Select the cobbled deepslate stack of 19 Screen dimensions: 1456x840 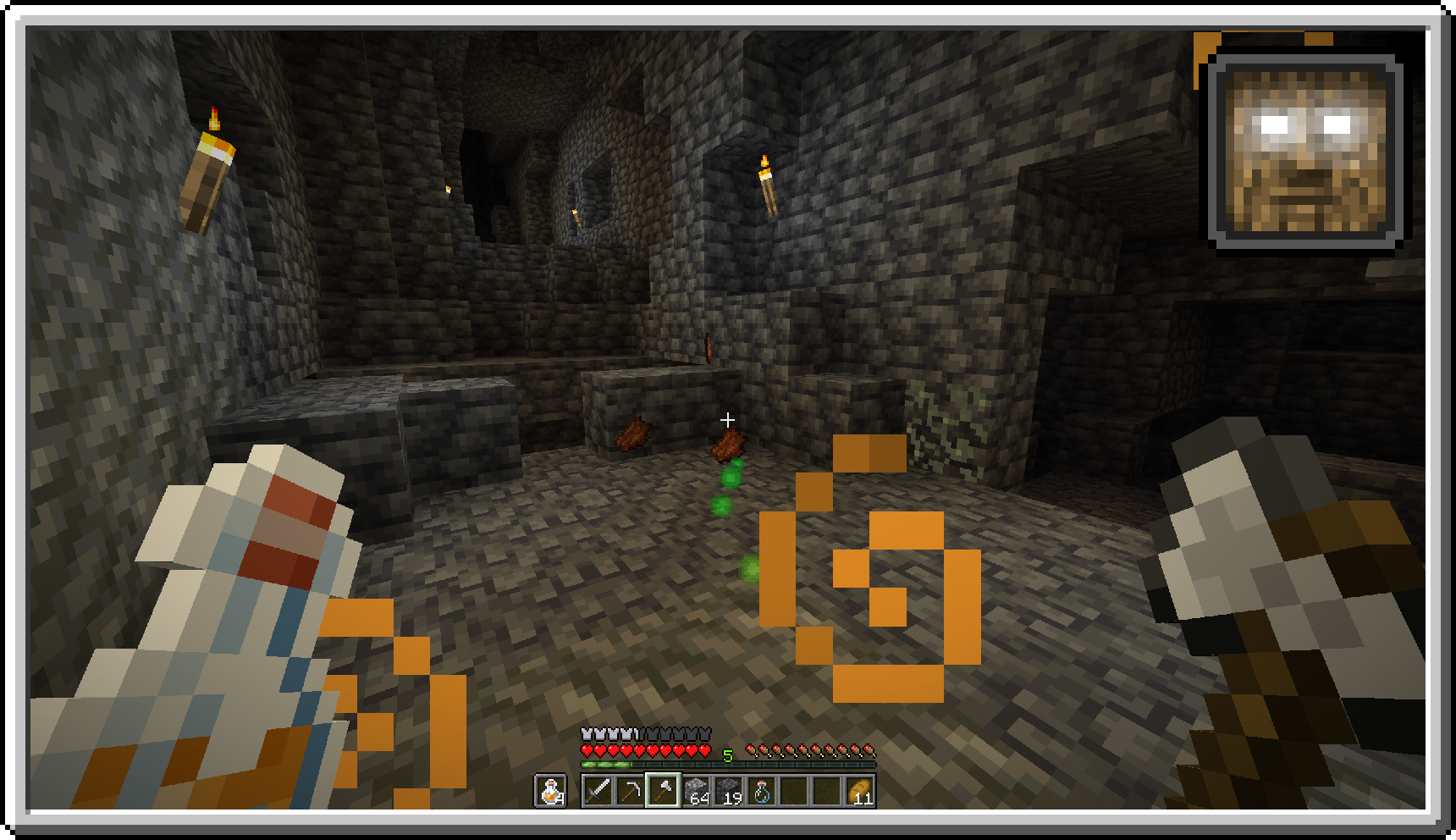click(x=729, y=791)
